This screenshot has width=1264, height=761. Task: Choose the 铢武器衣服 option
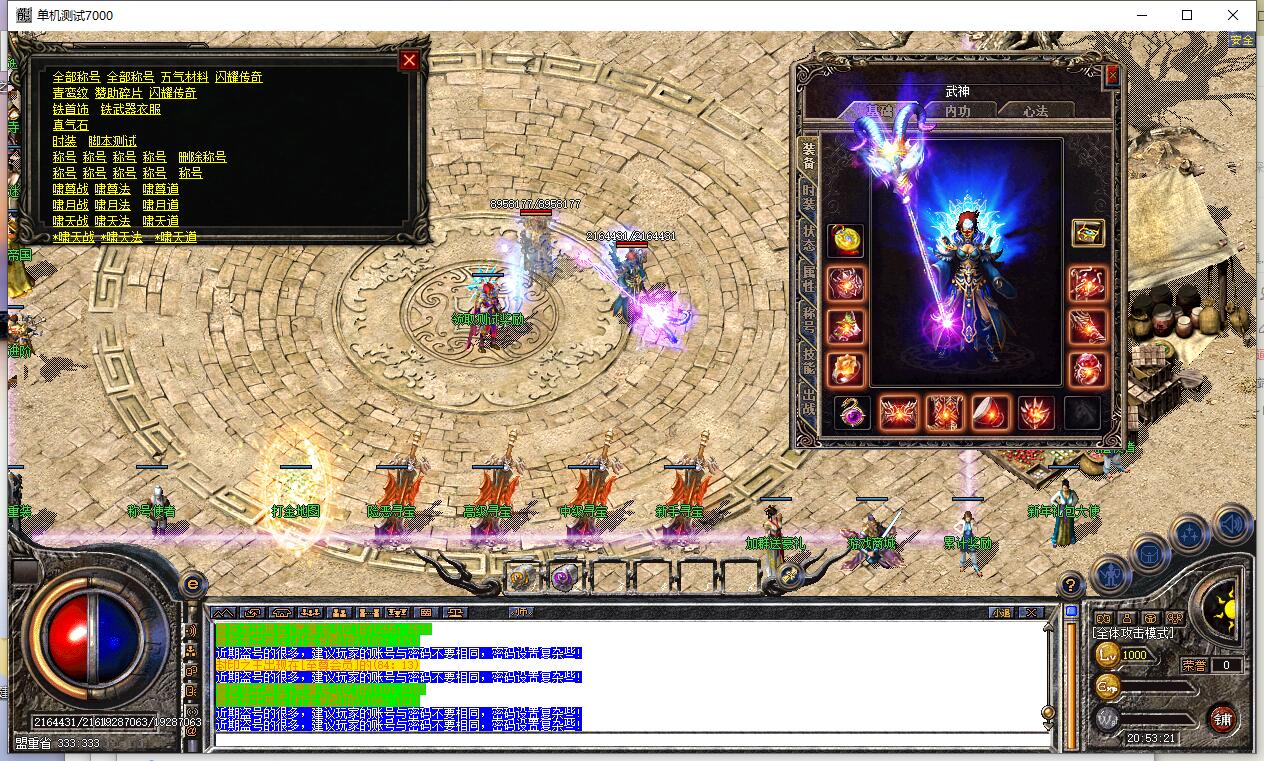click(130, 109)
